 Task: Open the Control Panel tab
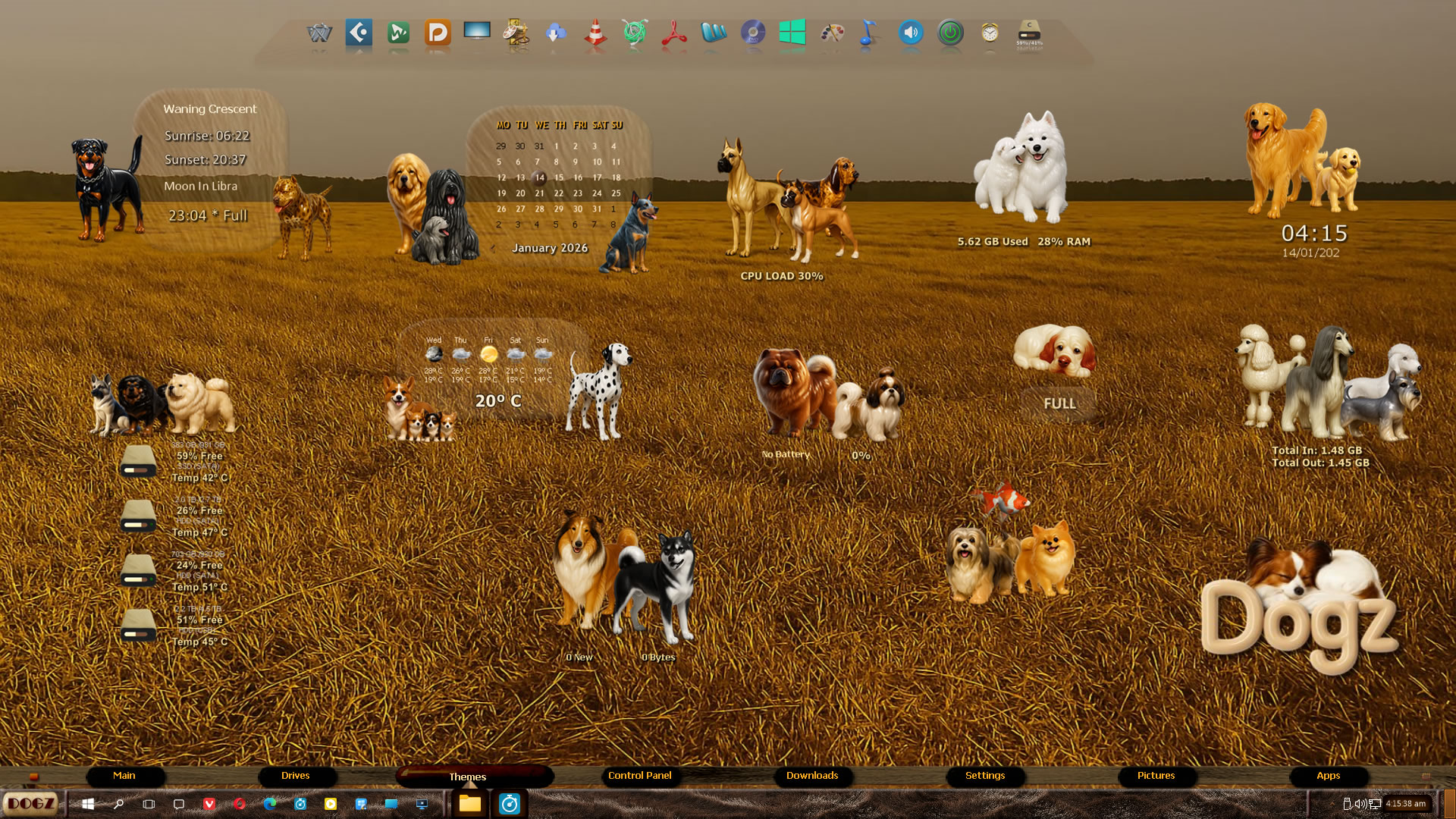(639, 776)
